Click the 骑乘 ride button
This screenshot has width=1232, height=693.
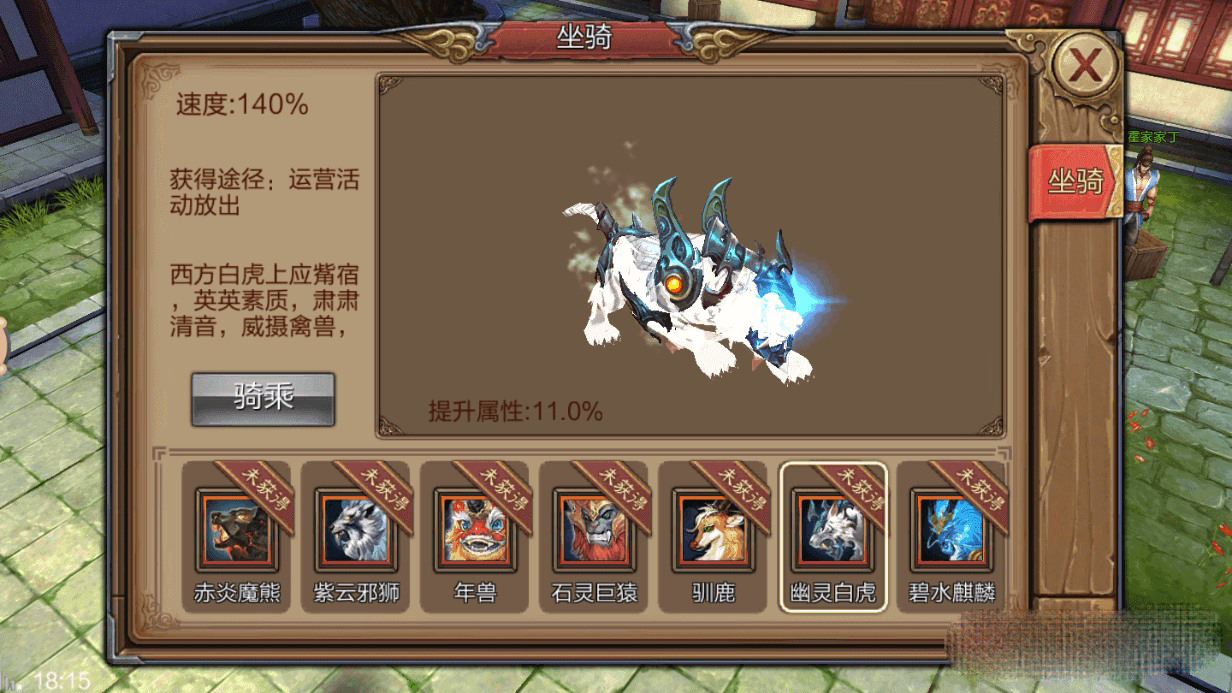[263, 398]
